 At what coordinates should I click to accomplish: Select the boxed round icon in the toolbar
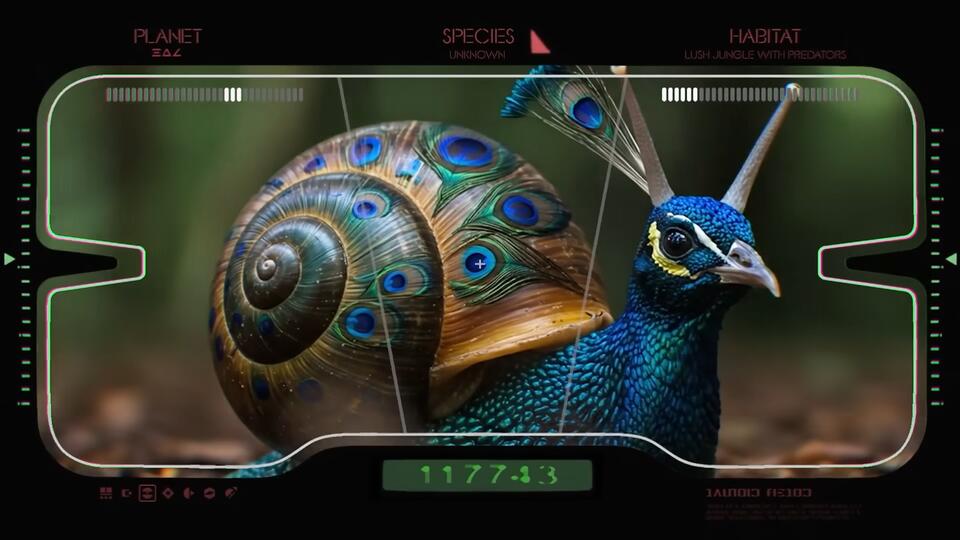[x=147, y=493]
